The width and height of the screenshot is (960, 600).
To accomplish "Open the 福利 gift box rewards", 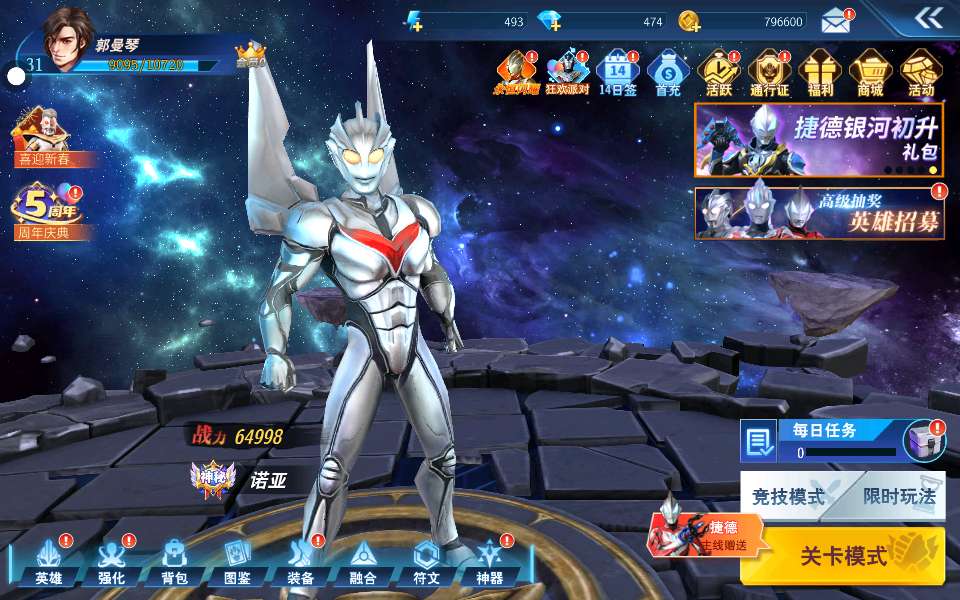I will pyautogui.click(x=820, y=73).
